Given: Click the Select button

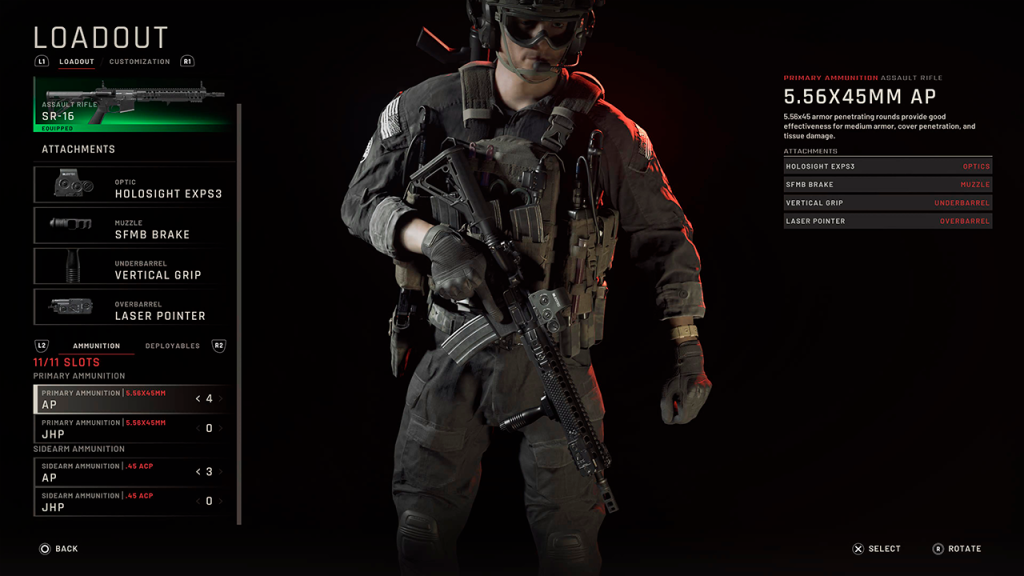Looking at the screenshot, I should (877, 549).
